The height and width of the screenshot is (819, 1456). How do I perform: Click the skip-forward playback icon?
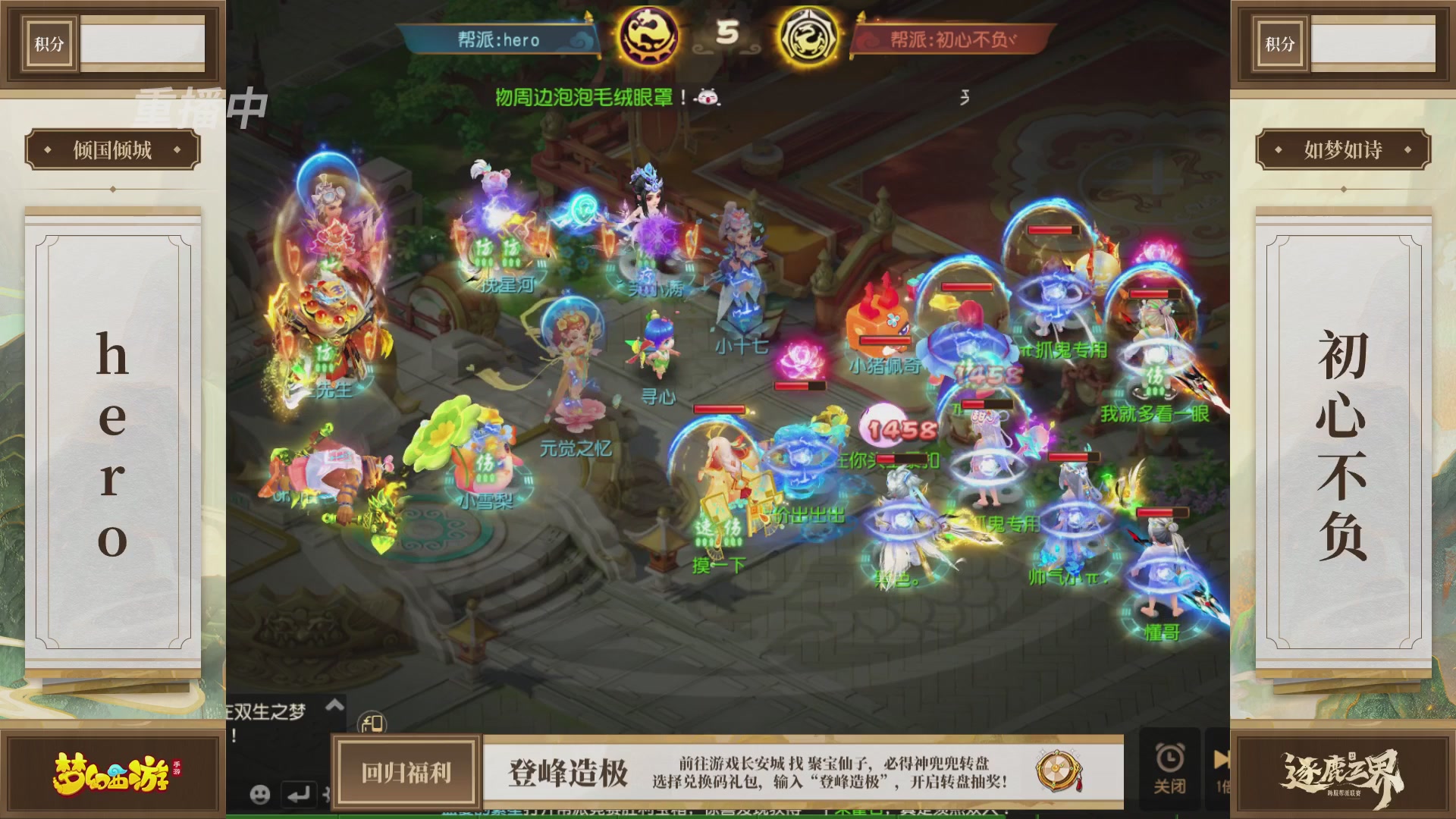pos(1221,758)
